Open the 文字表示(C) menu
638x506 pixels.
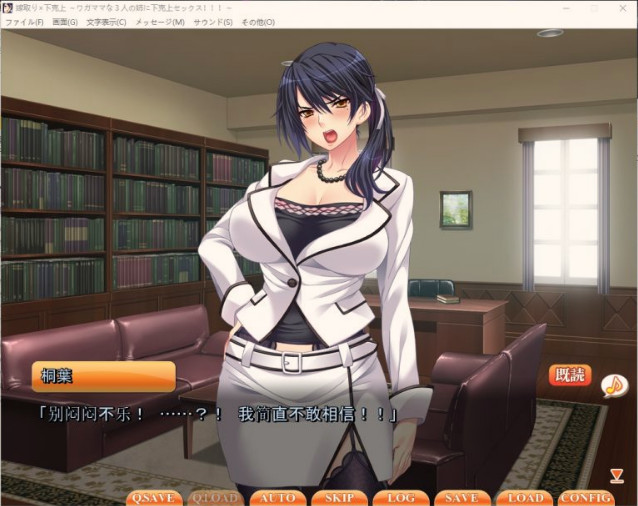(x=106, y=22)
